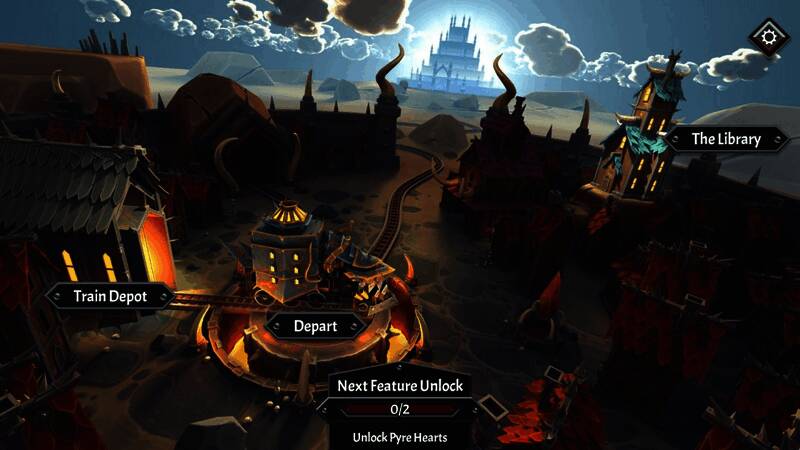Viewport: 800px width, 450px height.
Task: Select the Depart button
Action: (x=315, y=326)
